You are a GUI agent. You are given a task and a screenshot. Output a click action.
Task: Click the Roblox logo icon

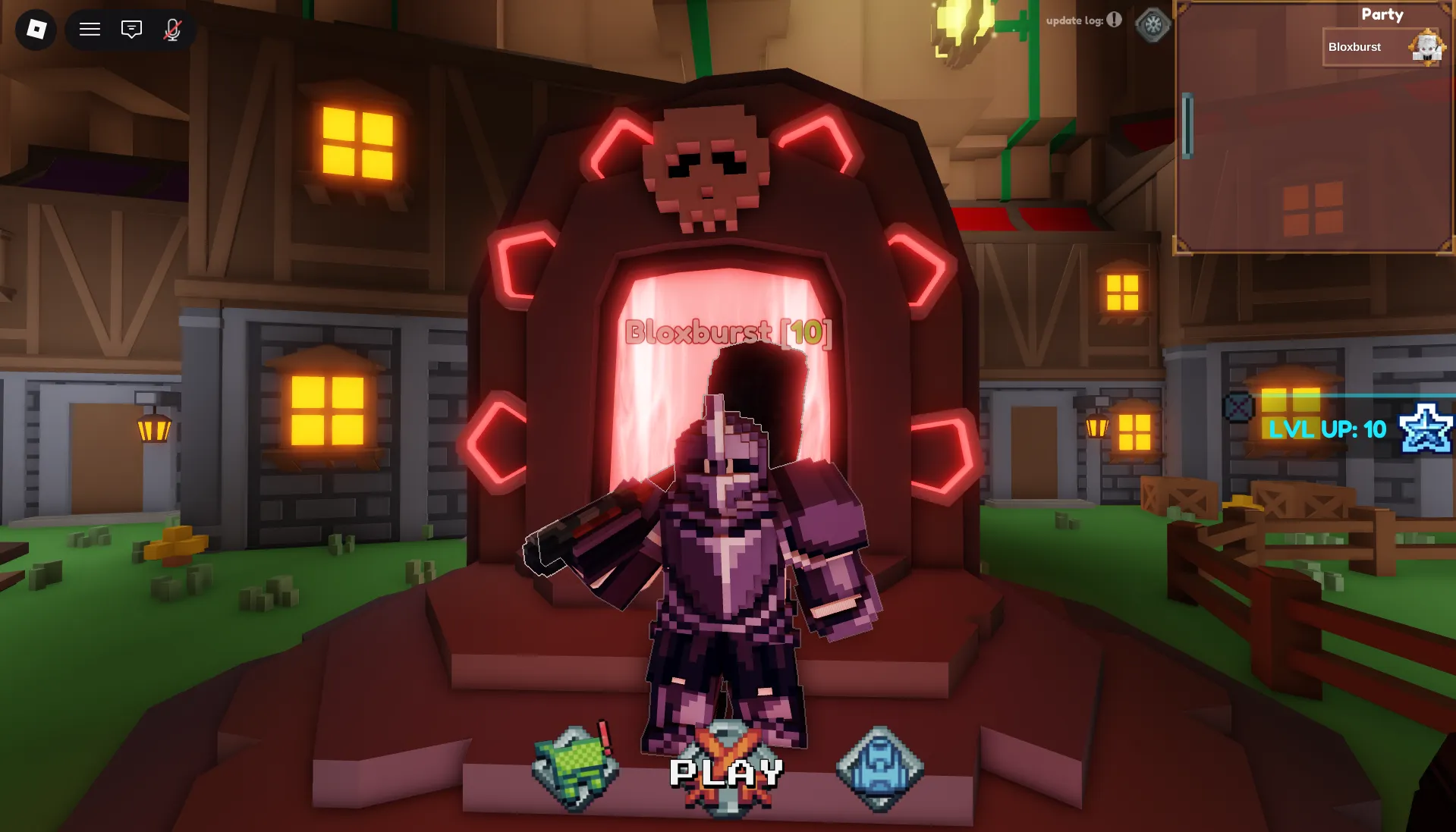click(37, 30)
